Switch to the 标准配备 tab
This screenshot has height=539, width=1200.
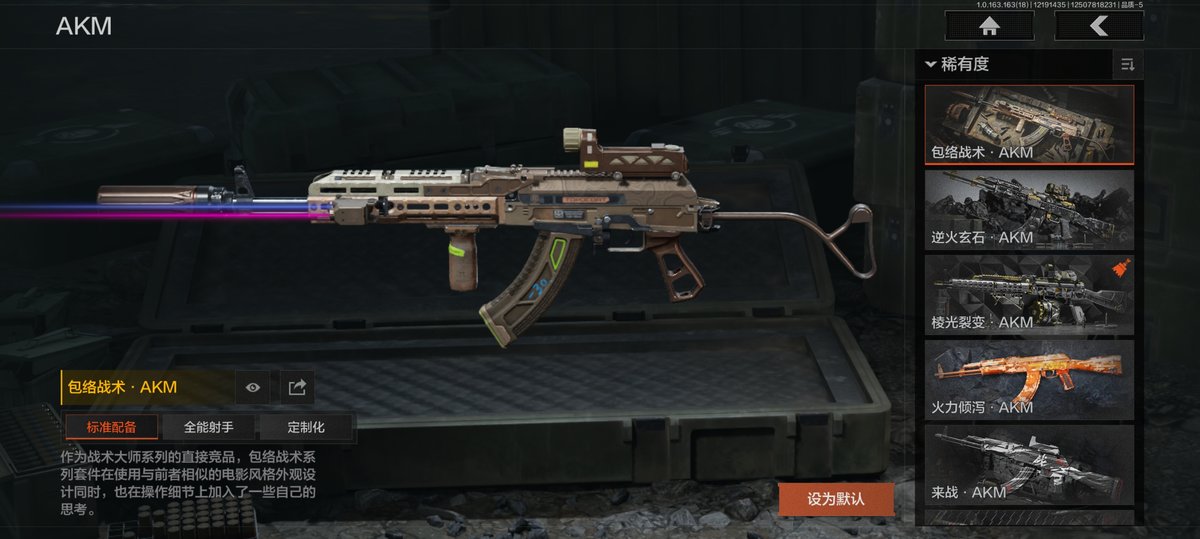coord(111,427)
